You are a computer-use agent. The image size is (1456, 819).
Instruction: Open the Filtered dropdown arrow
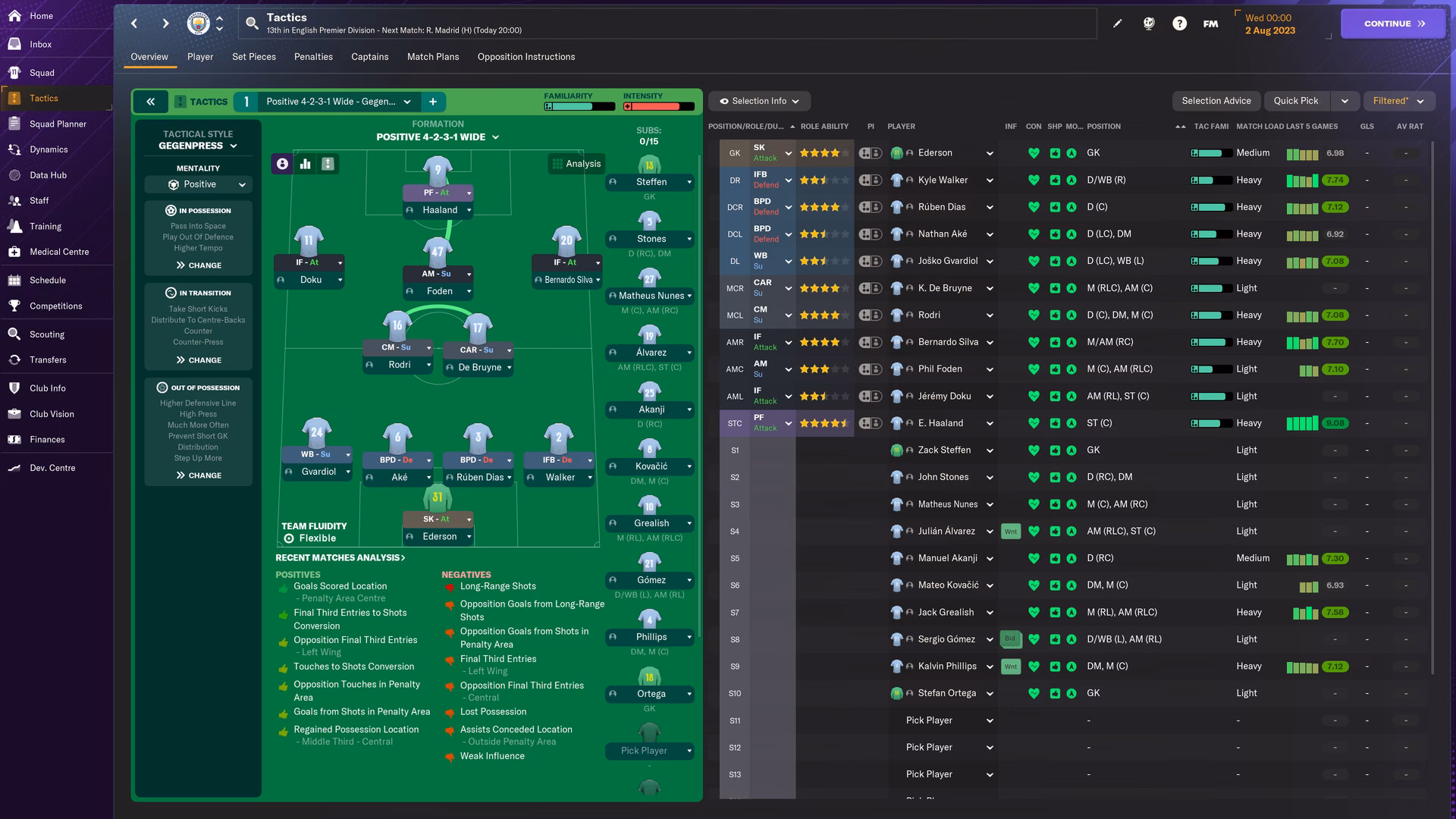click(1420, 100)
